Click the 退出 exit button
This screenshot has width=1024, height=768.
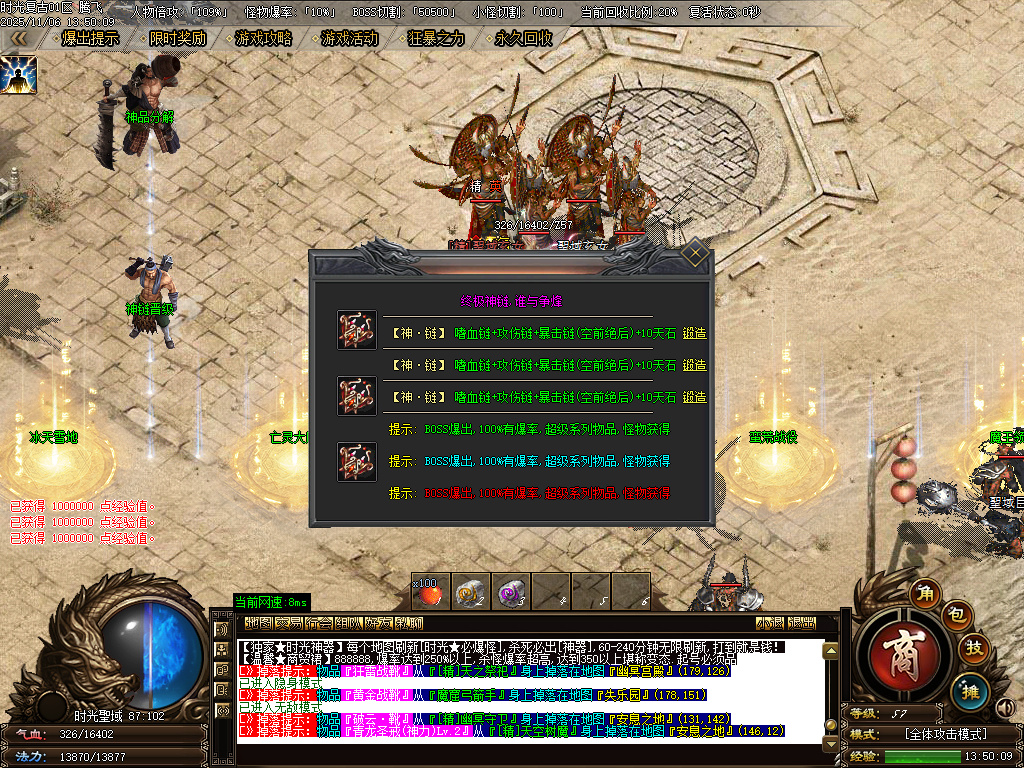point(801,623)
